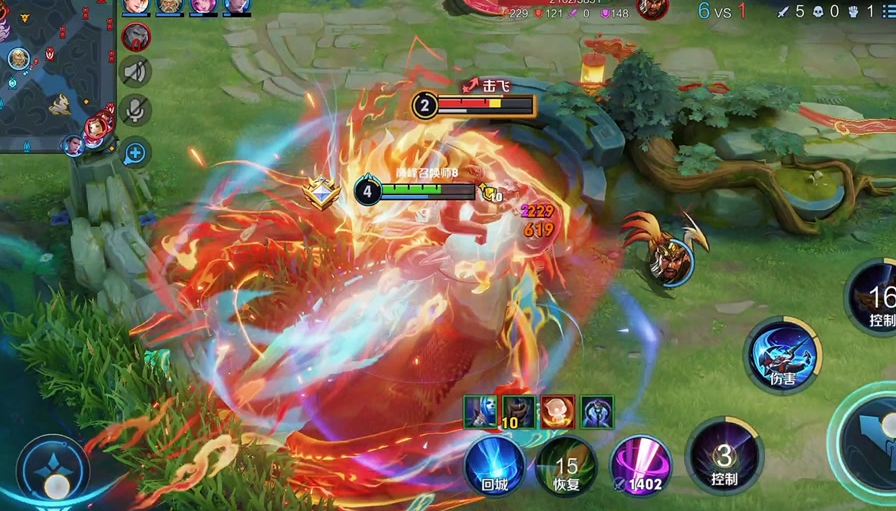Target the enemy hero portrait indicator
896x511 pixels.
click(668, 260)
